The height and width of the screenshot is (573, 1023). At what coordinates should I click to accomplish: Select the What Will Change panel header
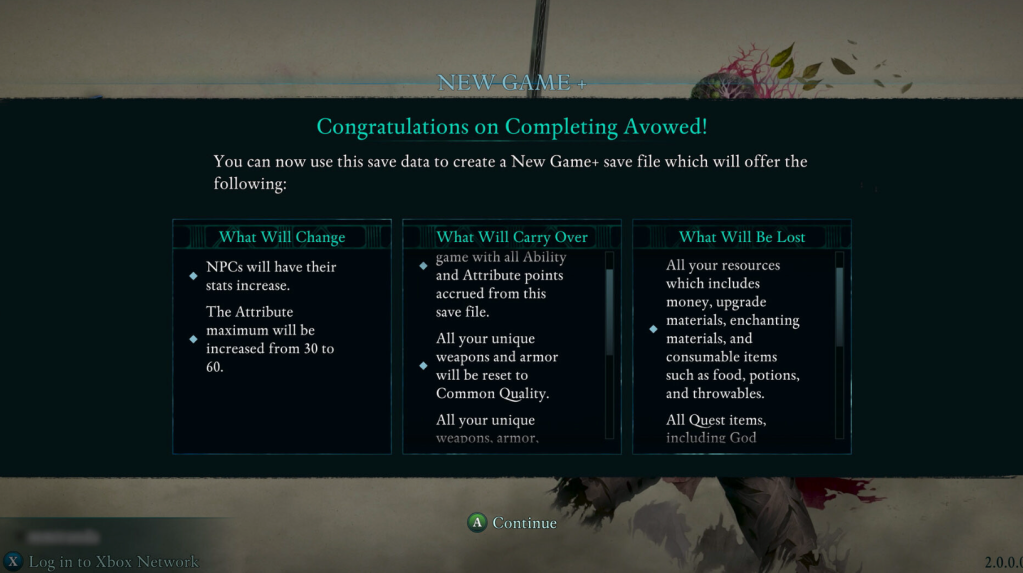pyautogui.click(x=282, y=237)
